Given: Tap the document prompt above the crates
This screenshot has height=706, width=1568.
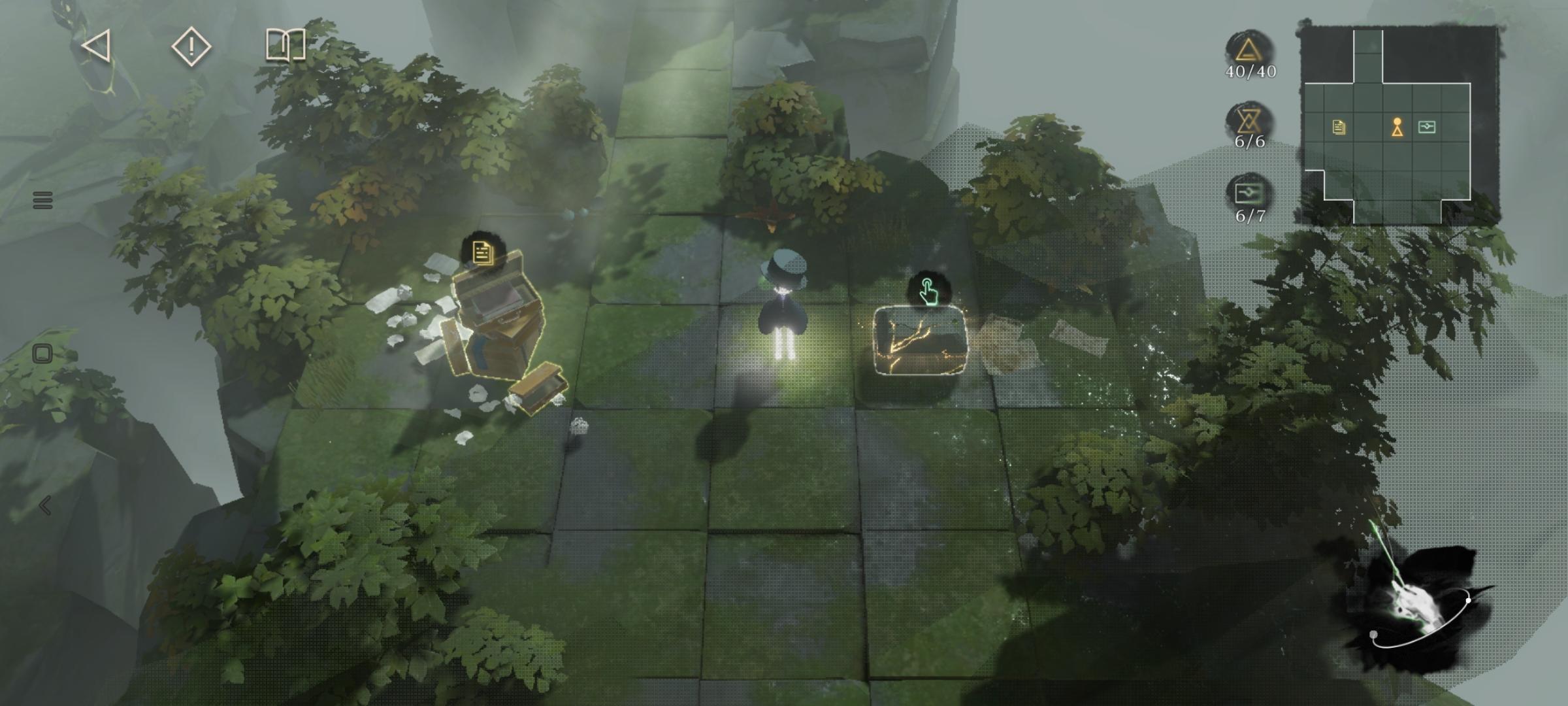Looking at the screenshot, I should tap(482, 252).
